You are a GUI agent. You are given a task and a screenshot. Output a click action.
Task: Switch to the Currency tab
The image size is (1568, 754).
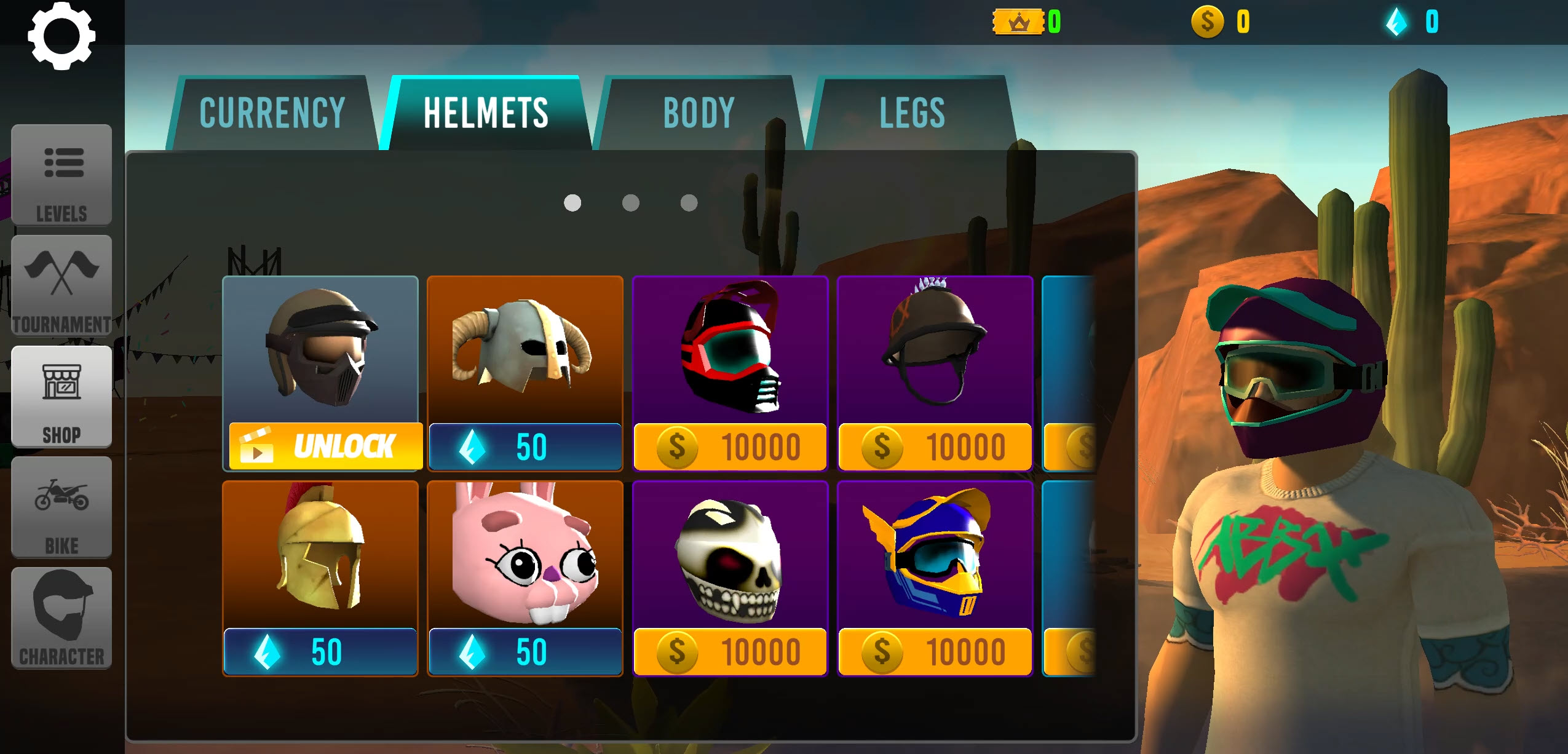[x=272, y=113]
